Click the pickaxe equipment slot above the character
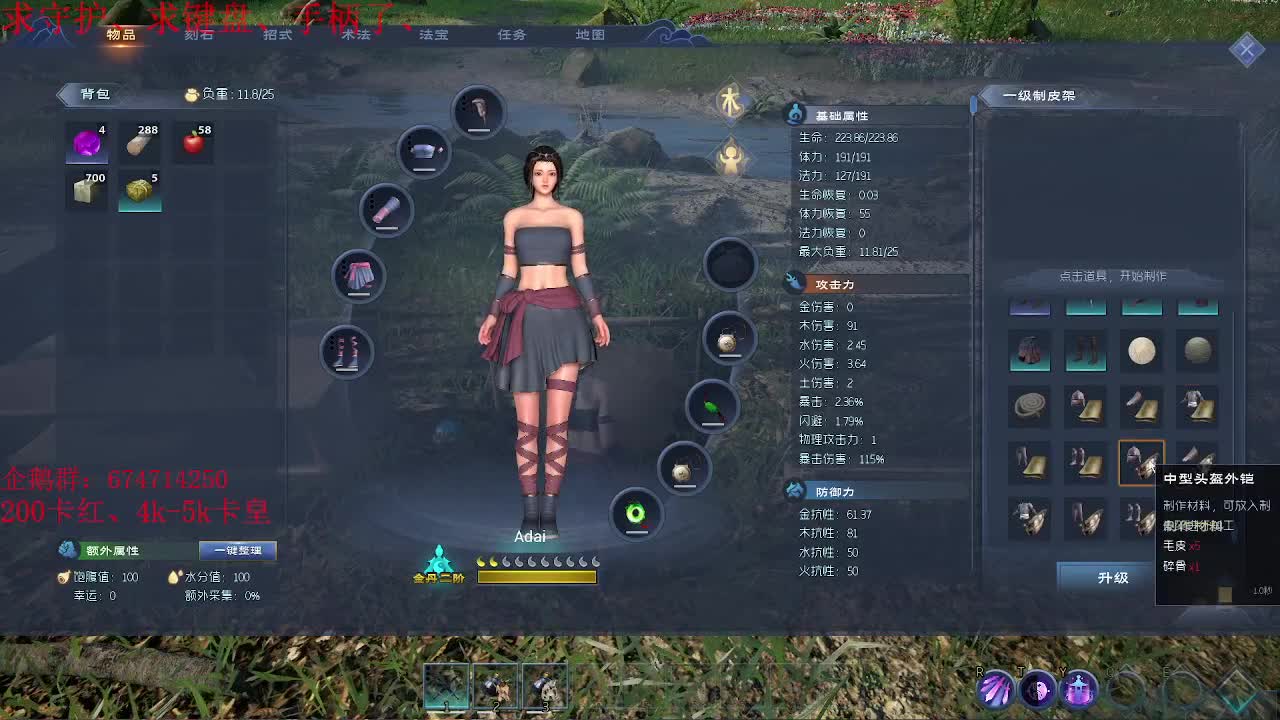The width and height of the screenshot is (1280, 720). tap(478, 110)
